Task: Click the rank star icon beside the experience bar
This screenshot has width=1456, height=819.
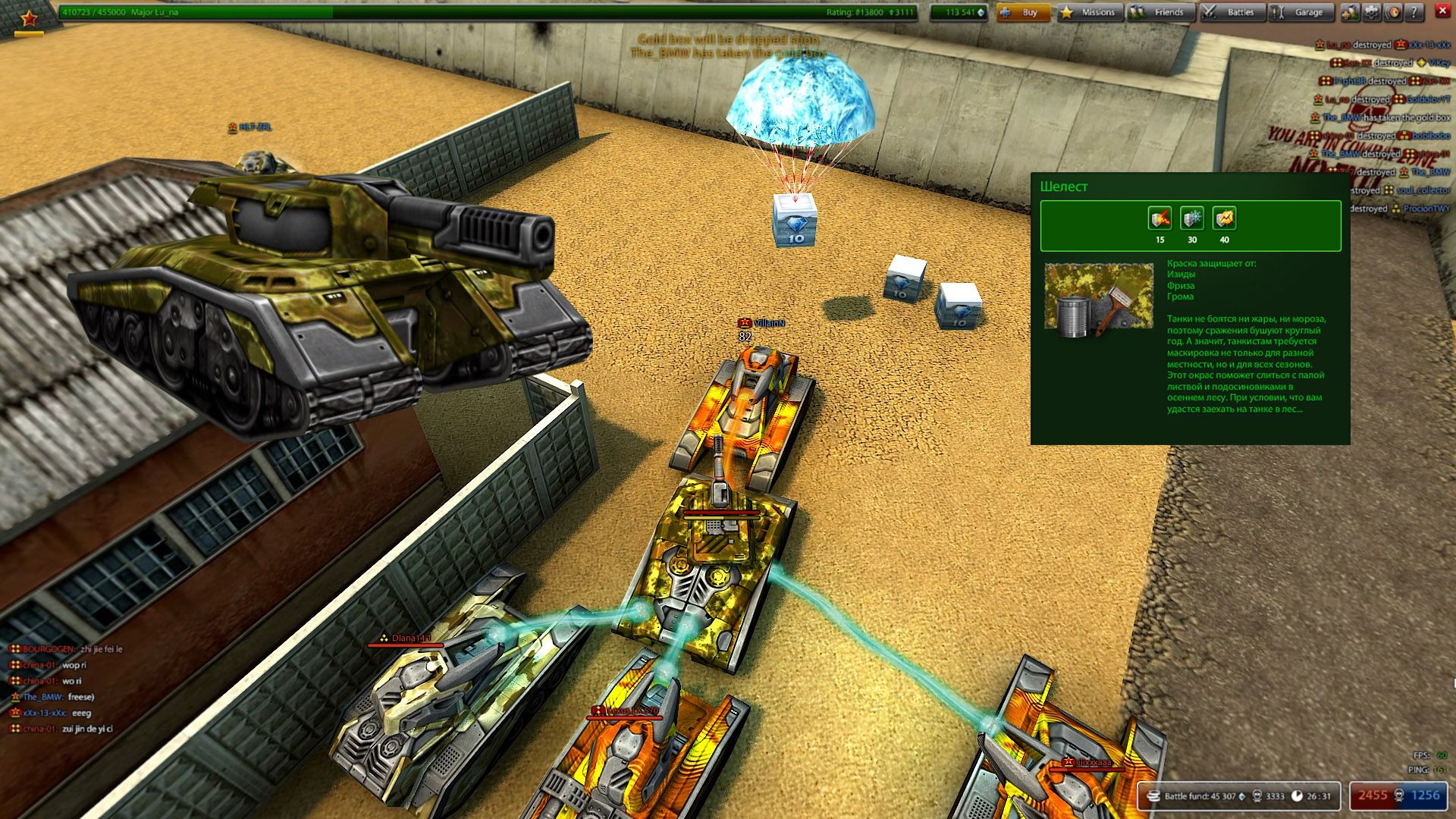Action: click(x=29, y=17)
